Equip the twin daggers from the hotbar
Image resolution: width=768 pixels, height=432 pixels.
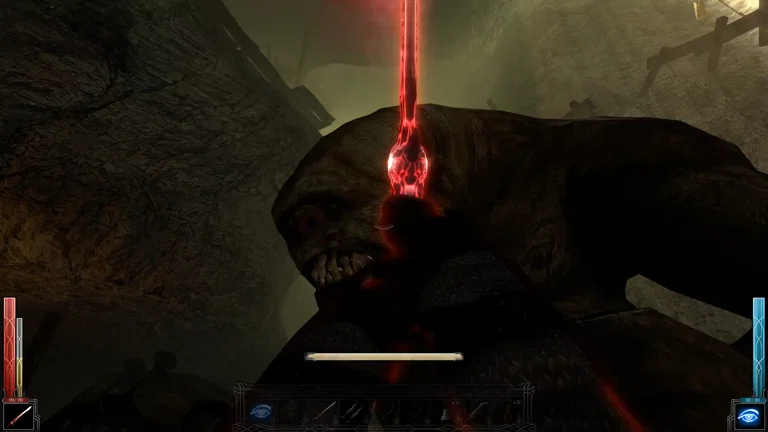click(353, 410)
